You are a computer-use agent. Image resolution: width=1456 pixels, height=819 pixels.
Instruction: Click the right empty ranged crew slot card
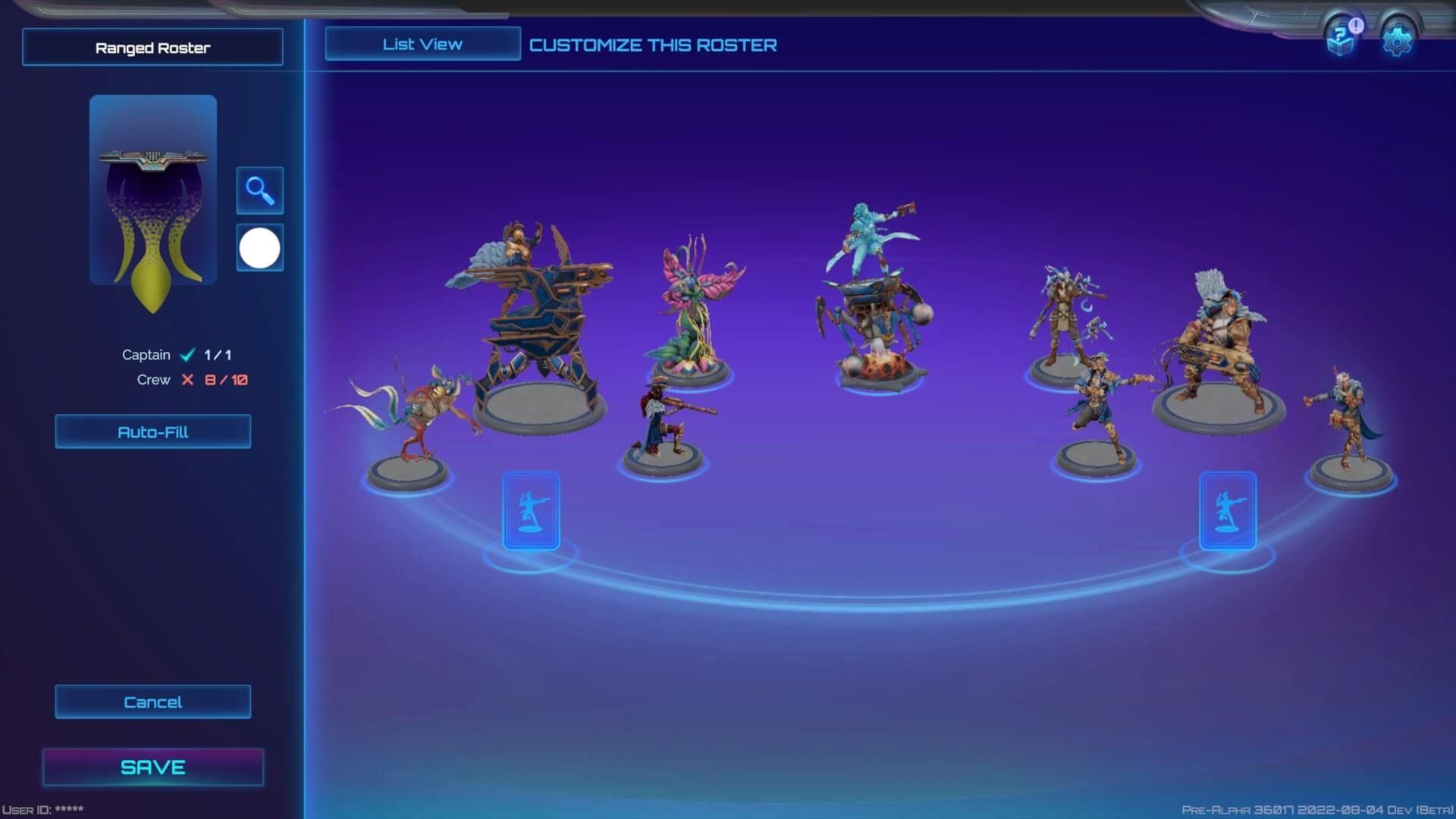[1227, 510]
